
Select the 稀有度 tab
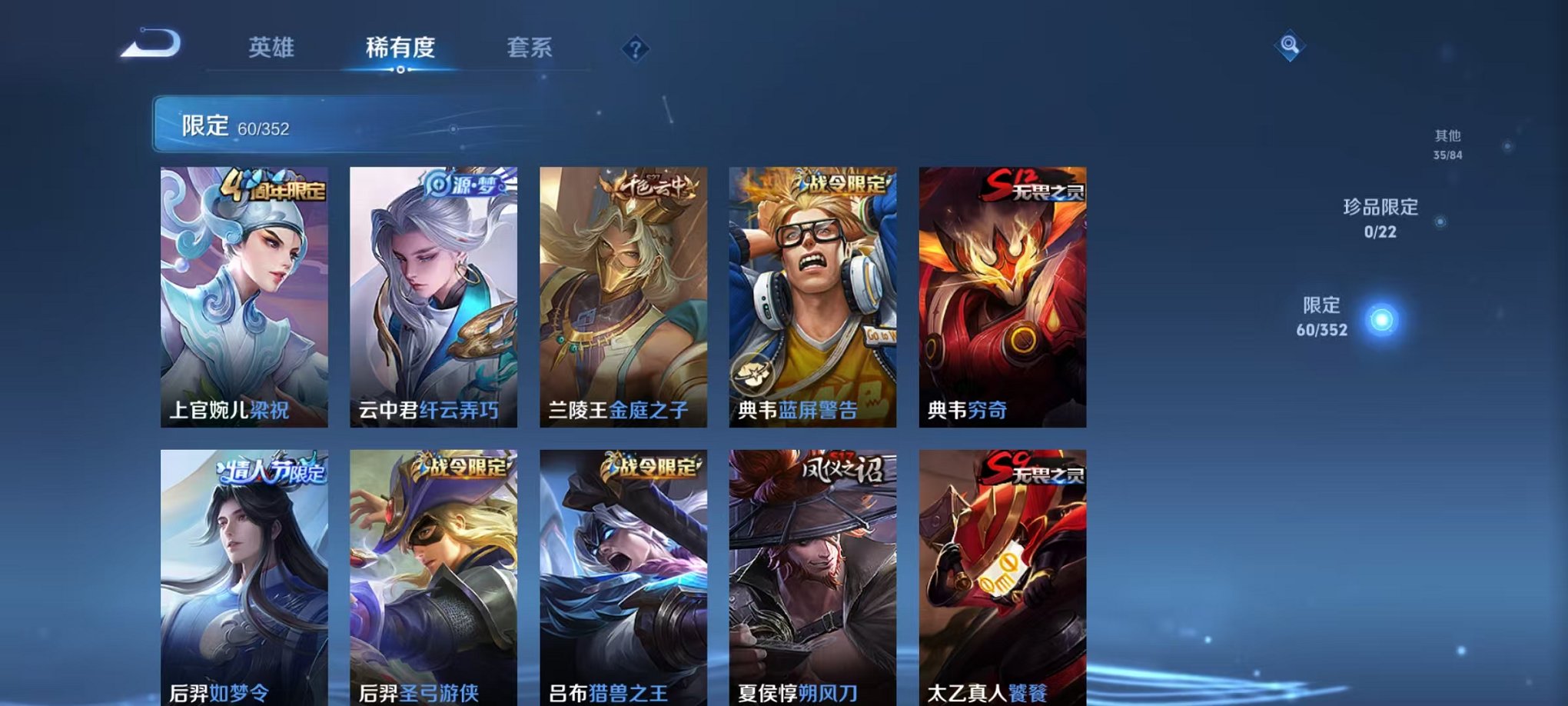click(x=399, y=48)
